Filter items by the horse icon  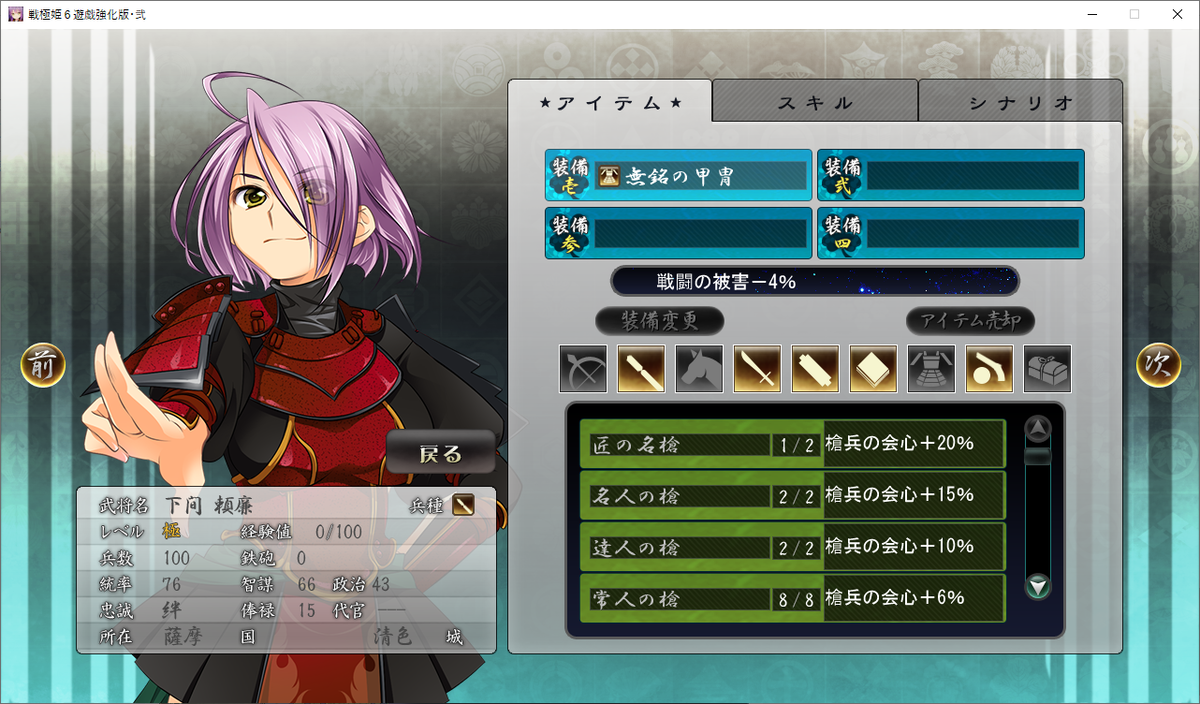coord(700,369)
